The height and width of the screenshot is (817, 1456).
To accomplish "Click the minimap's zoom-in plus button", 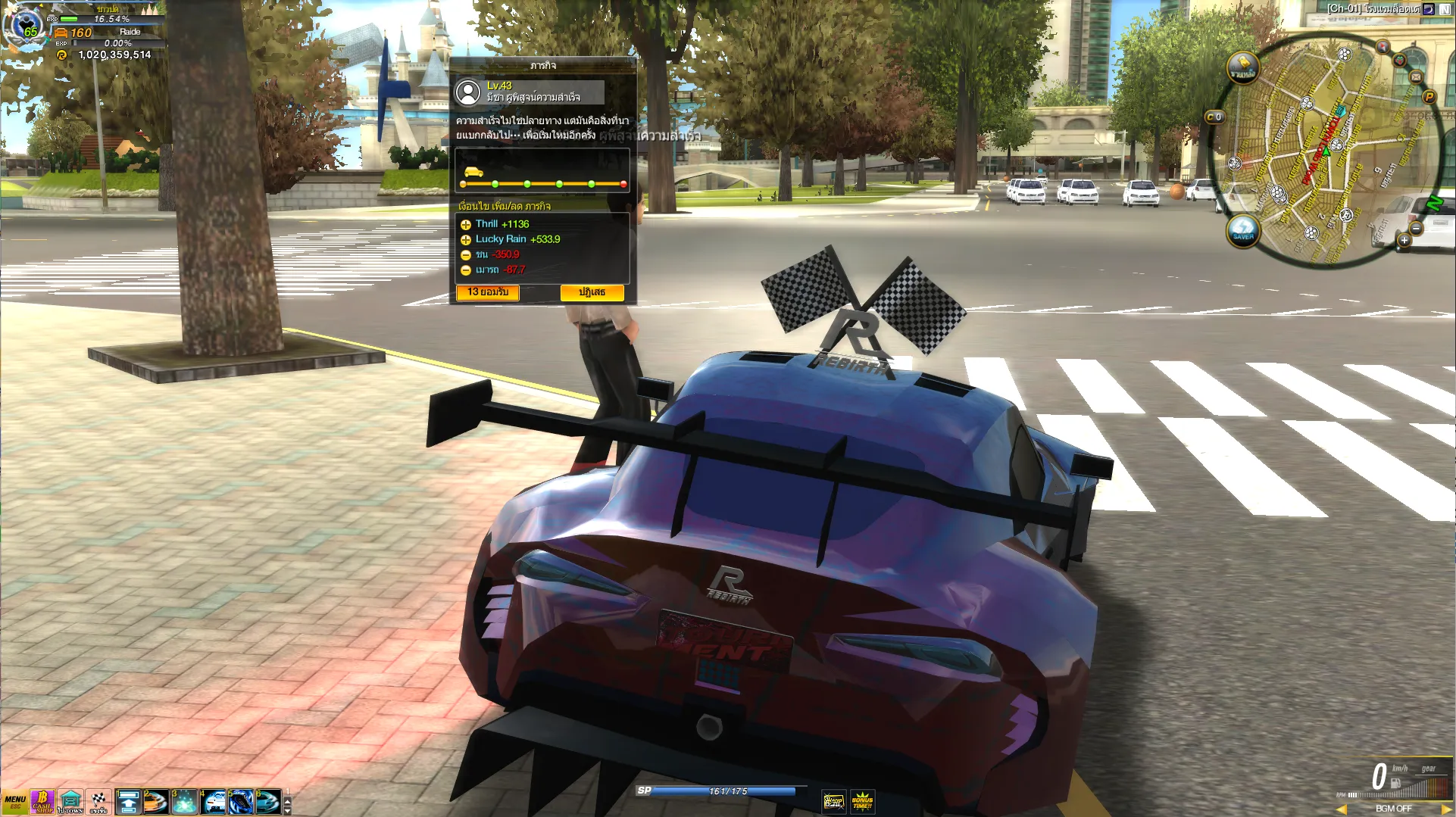I will 1404,240.
